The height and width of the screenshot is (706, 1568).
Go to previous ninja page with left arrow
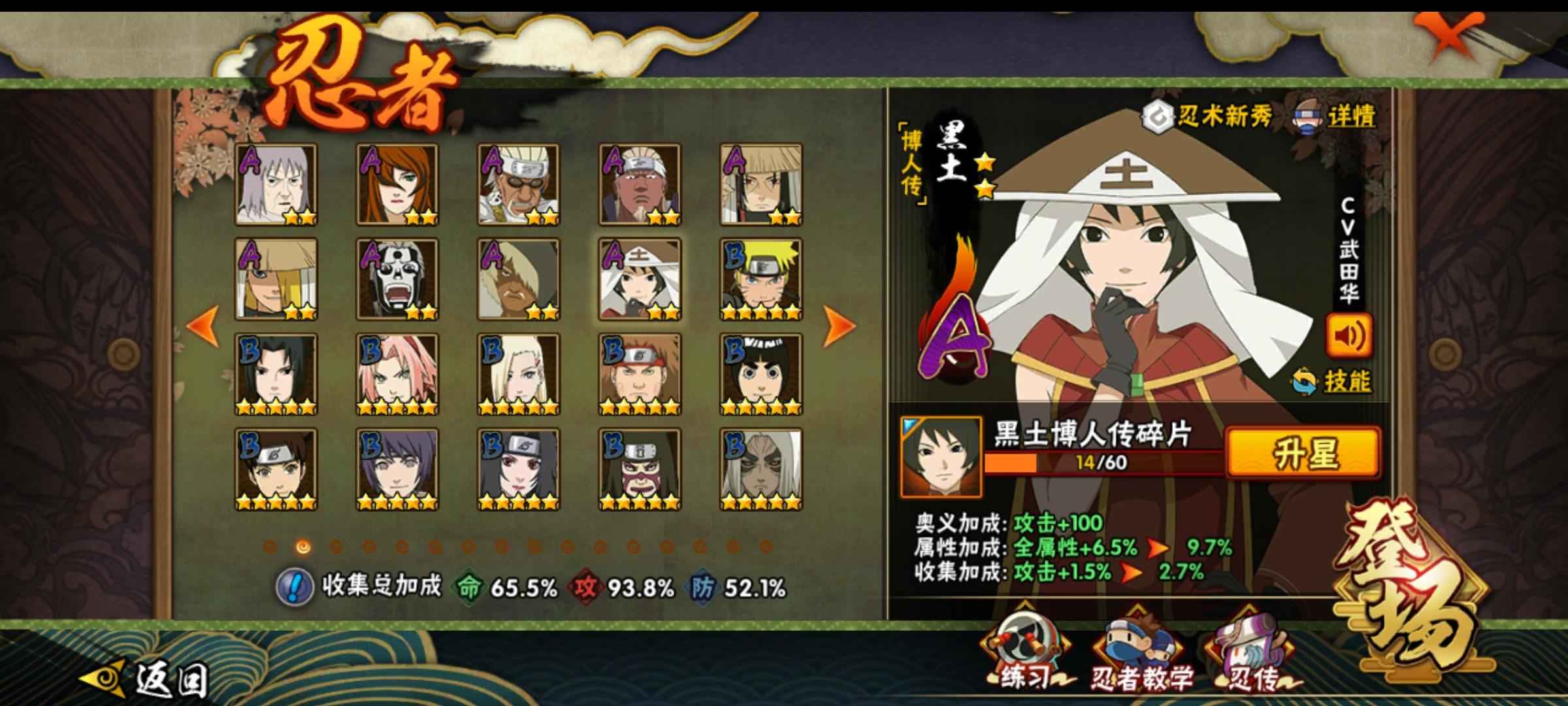pyautogui.click(x=203, y=326)
